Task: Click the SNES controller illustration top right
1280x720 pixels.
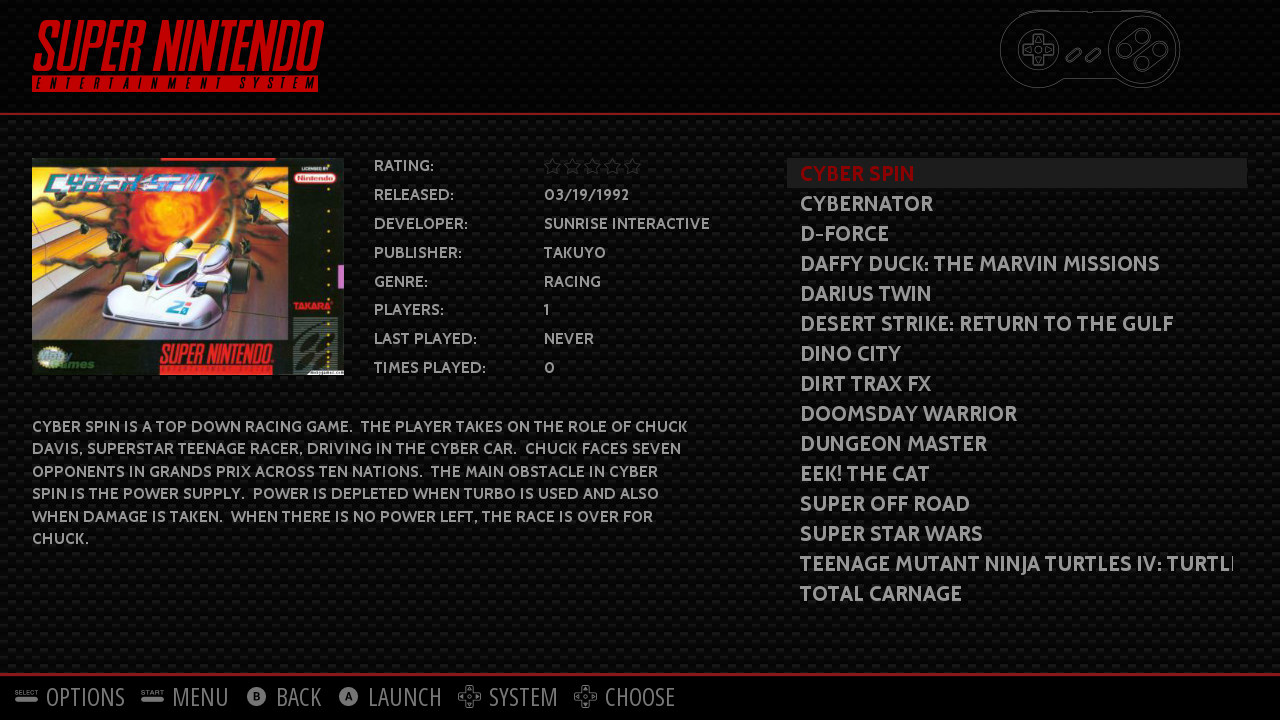Action: (x=1089, y=49)
